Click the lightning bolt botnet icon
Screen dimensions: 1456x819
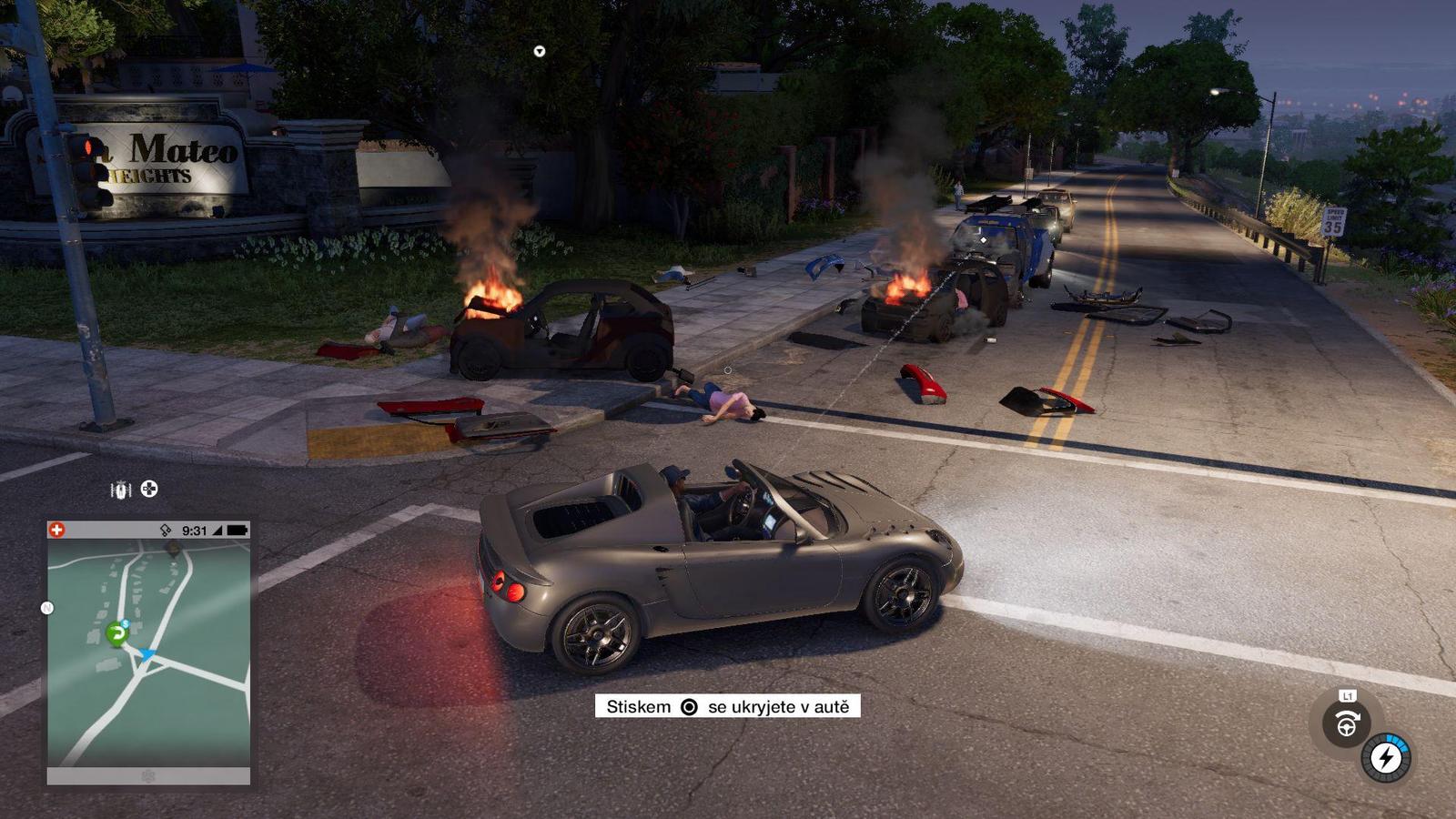pos(1386,757)
